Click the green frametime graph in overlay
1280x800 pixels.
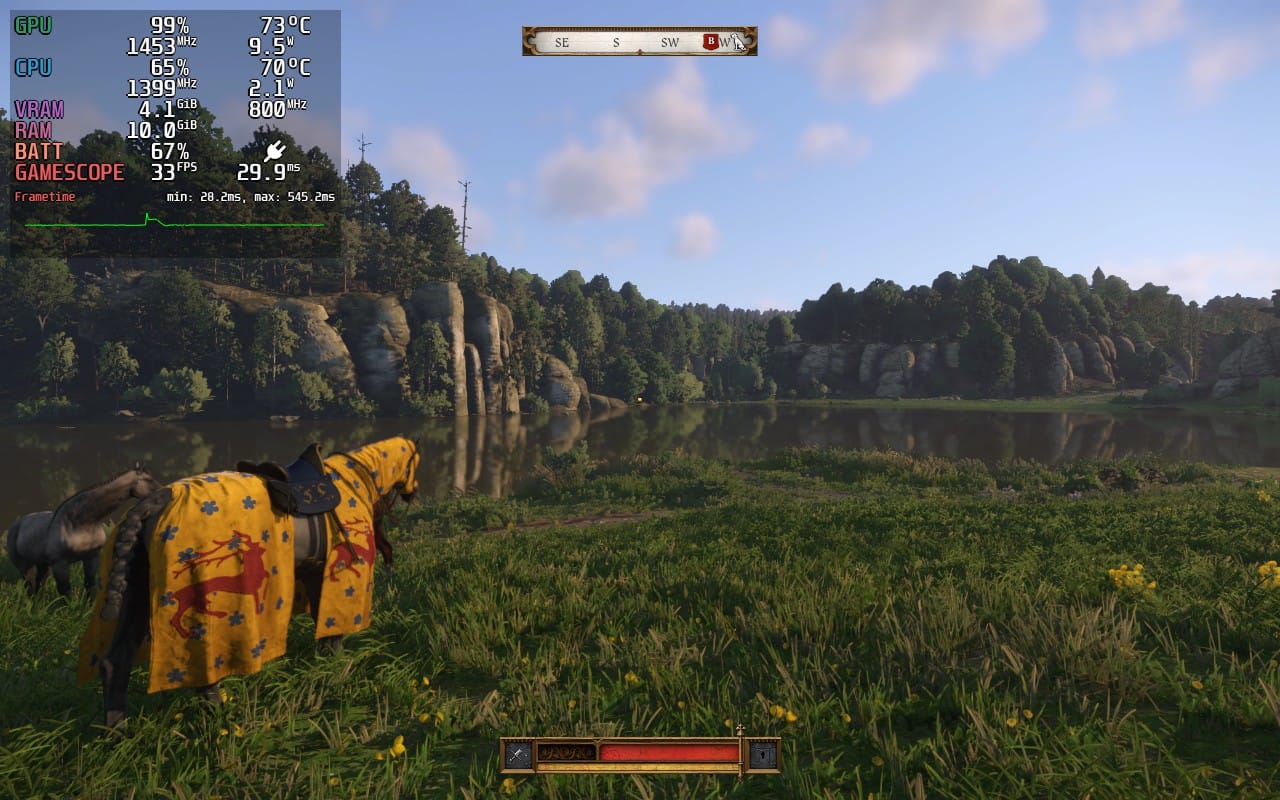(x=175, y=223)
